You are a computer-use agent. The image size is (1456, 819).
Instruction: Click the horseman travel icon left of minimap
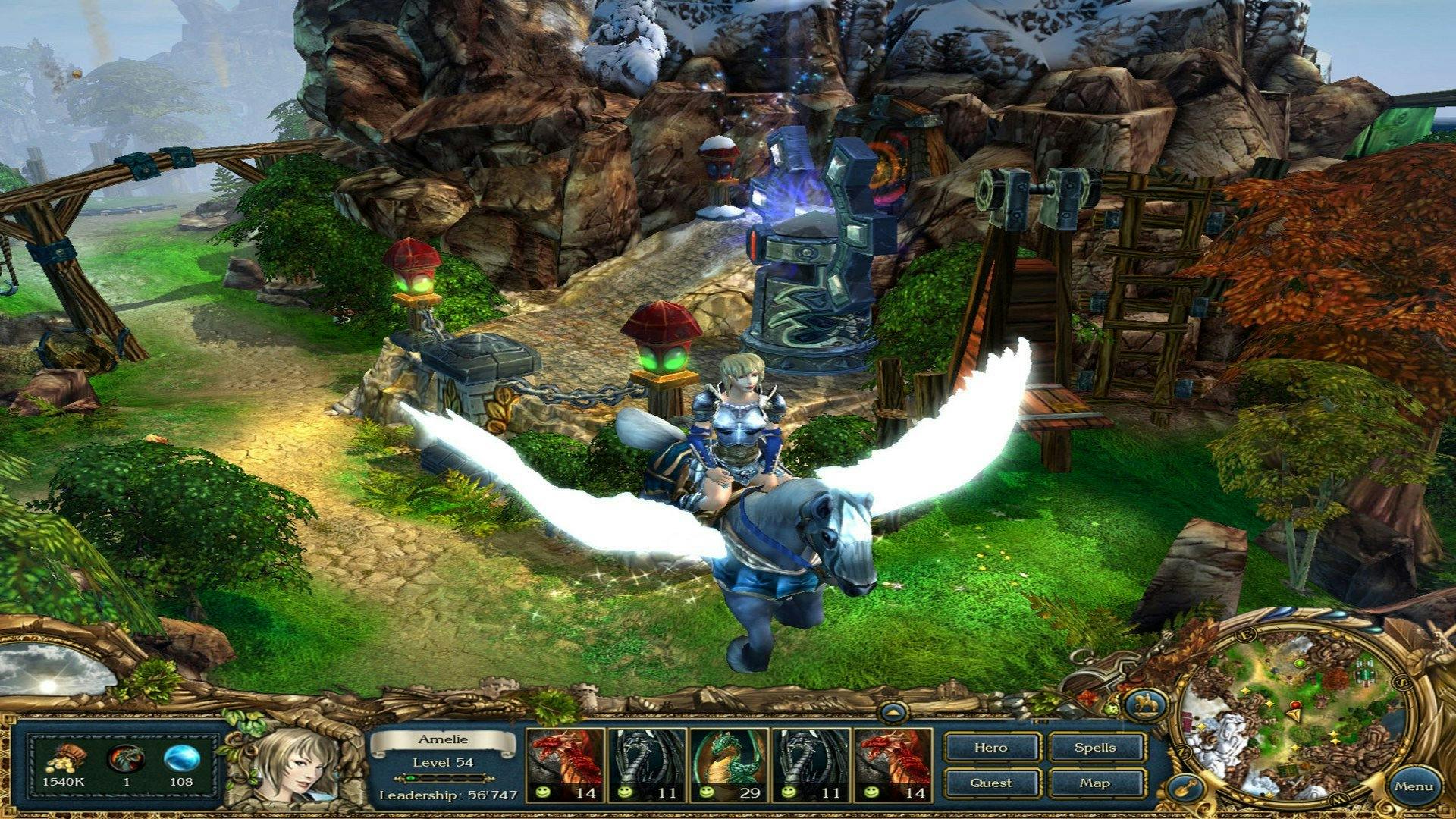(1146, 704)
